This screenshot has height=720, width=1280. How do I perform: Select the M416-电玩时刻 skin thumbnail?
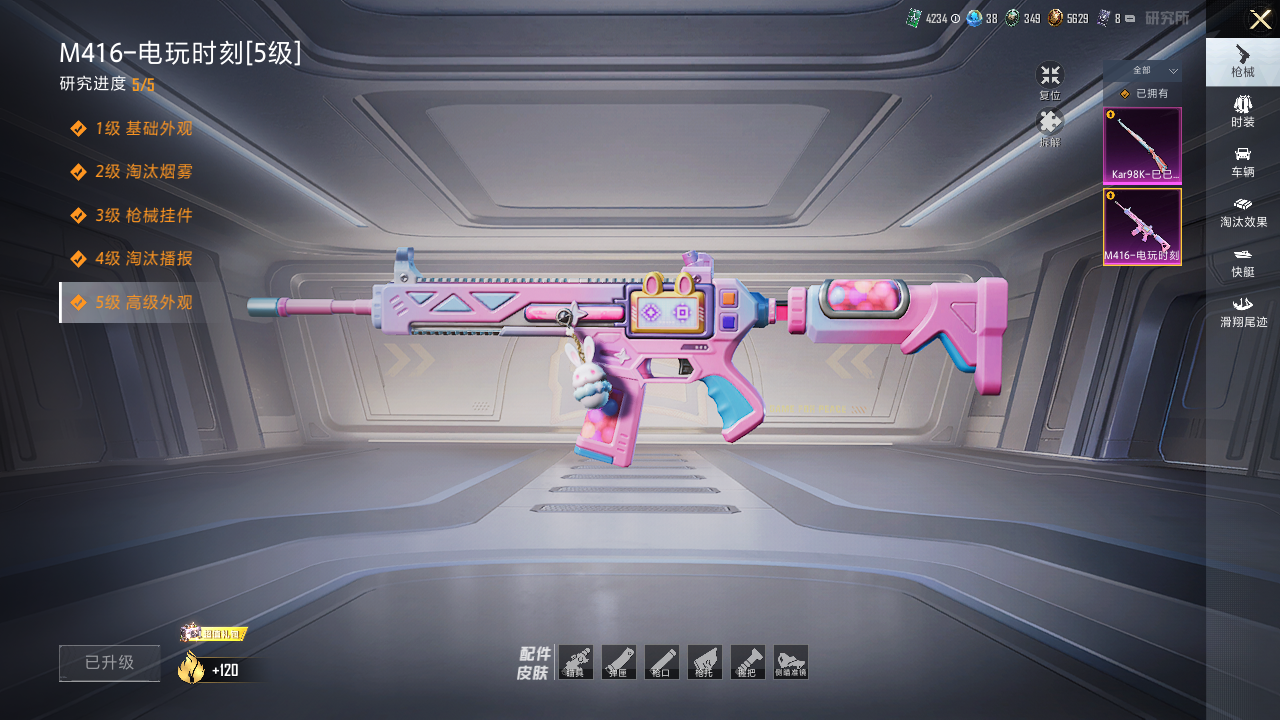point(1142,227)
